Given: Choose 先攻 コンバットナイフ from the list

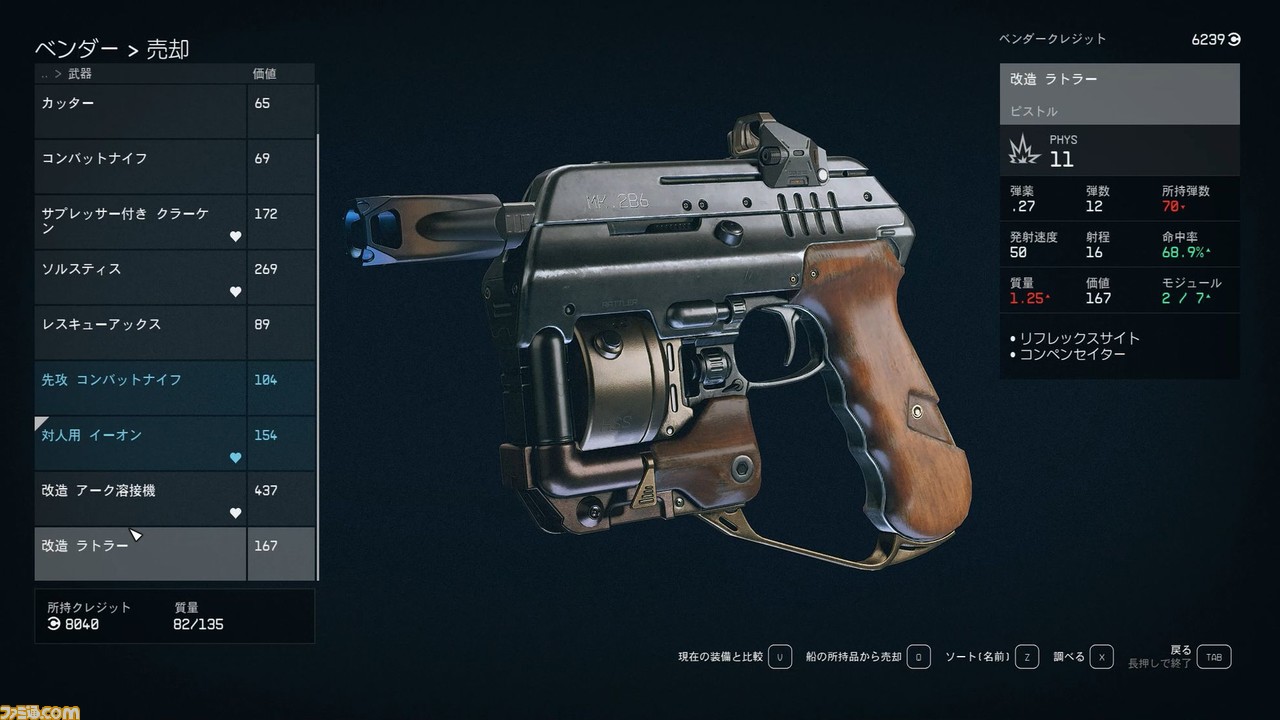Looking at the screenshot, I should click(140, 388).
